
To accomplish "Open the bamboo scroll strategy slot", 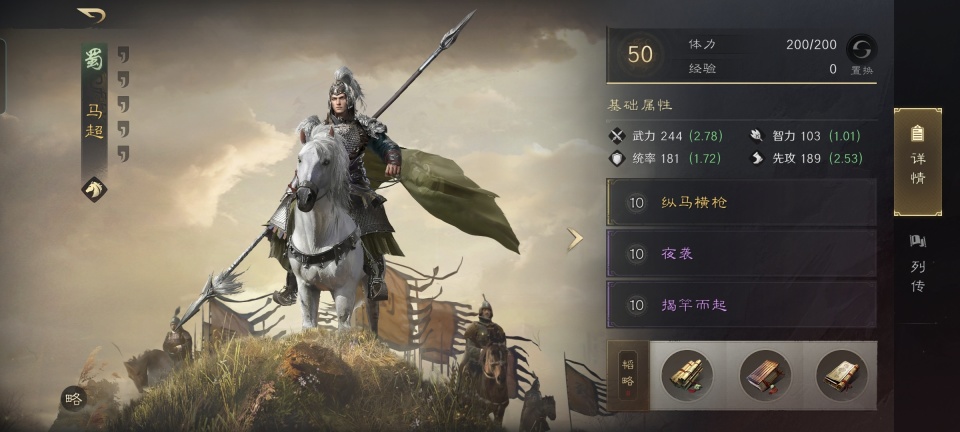I will (x=687, y=376).
